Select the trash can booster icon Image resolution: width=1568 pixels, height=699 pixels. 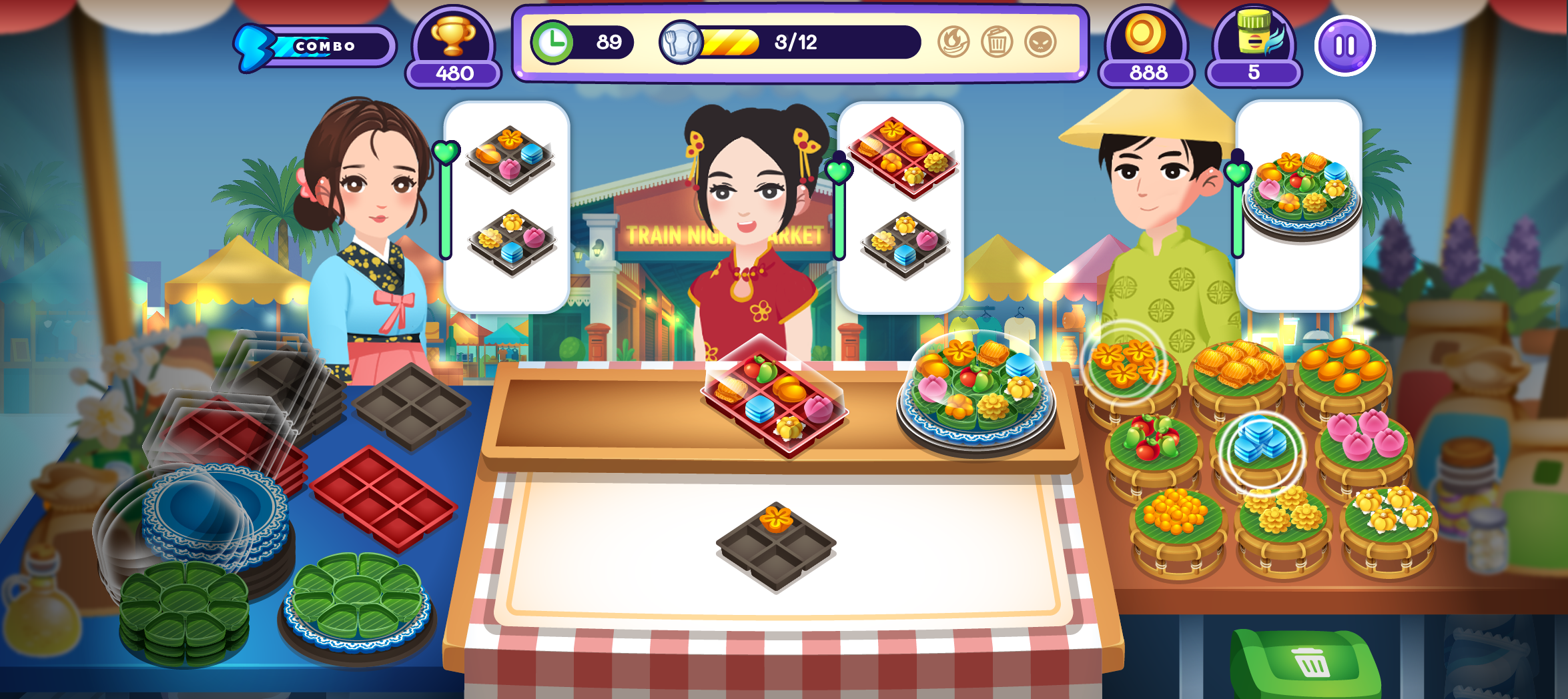pyautogui.click(x=997, y=42)
